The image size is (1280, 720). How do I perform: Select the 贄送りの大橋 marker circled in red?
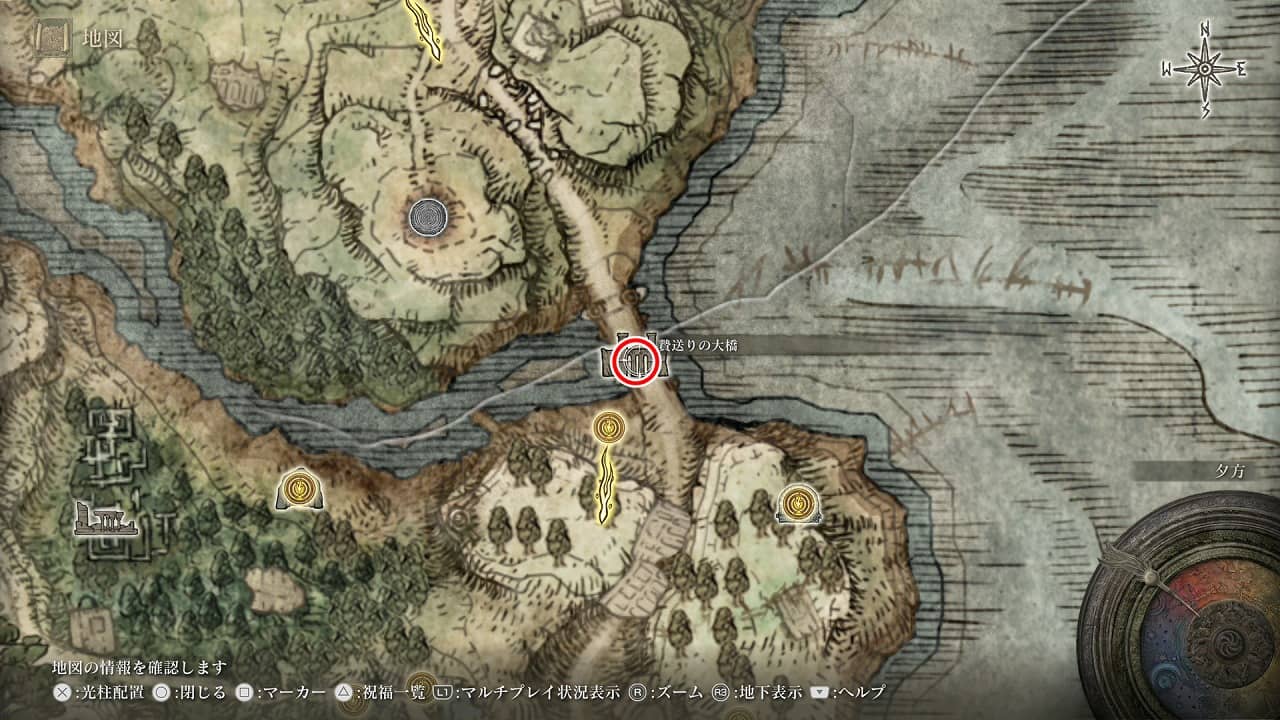click(x=636, y=361)
